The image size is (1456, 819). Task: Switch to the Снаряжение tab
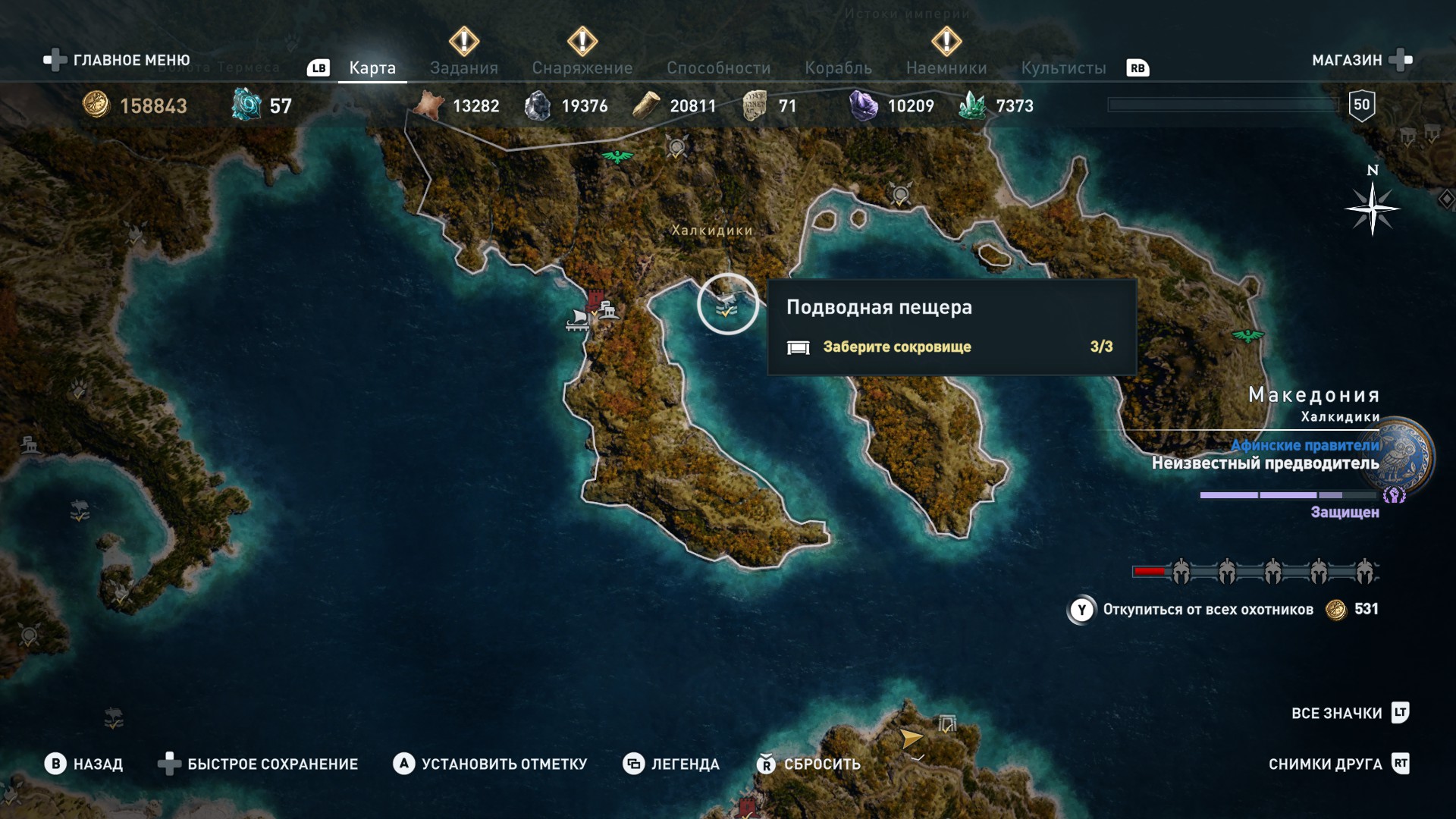pyautogui.click(x=582, y=67)
